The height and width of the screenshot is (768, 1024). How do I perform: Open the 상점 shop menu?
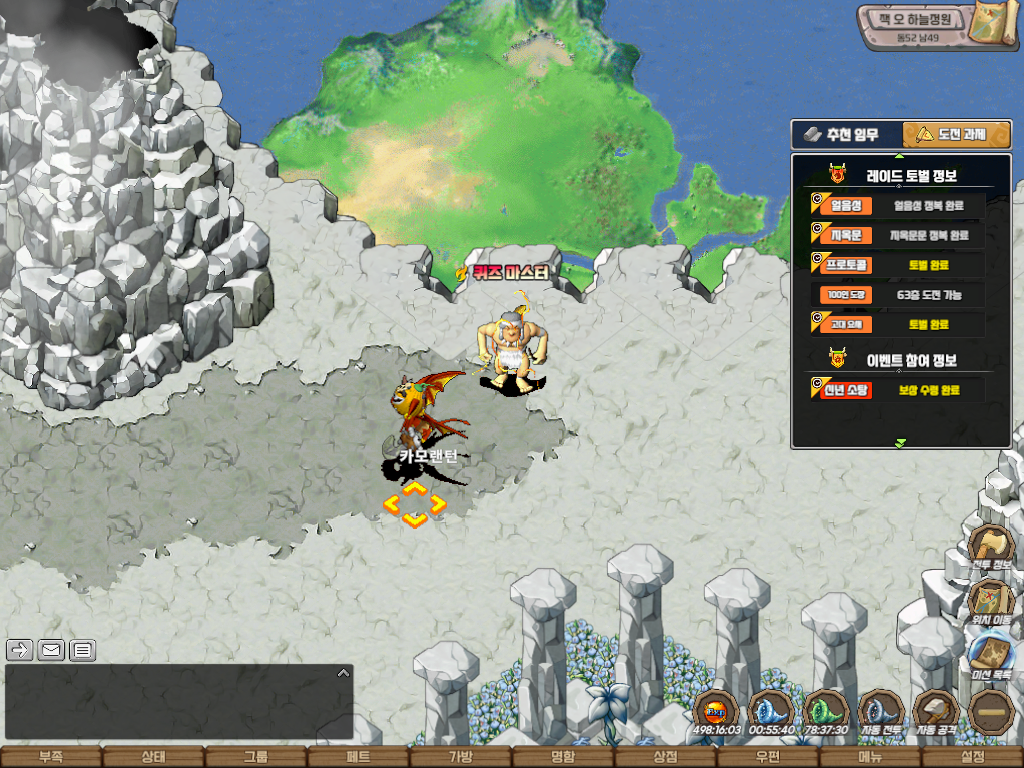coord(665,757)
